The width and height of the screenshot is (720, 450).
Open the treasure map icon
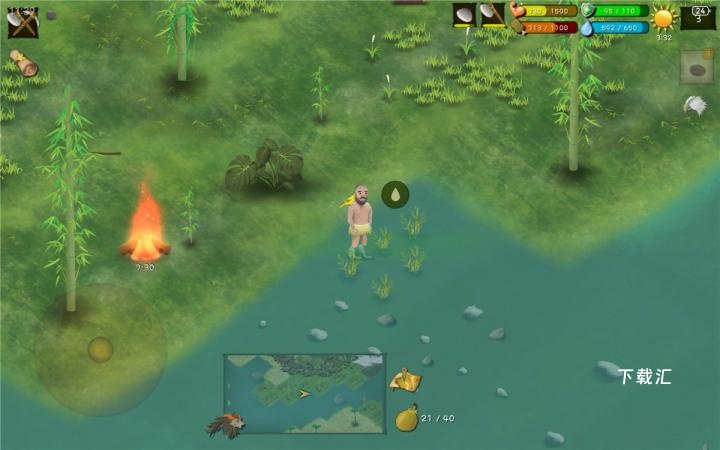click(404, 380)
